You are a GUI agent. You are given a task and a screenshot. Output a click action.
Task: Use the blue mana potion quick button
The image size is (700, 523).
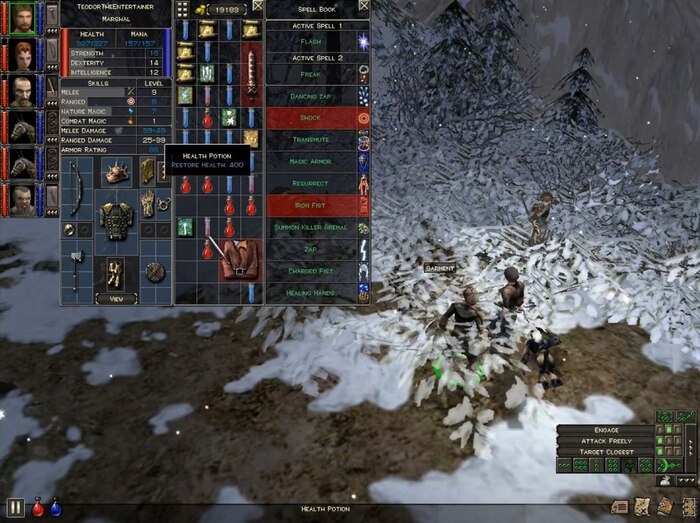pyautogui.click(x=56, y=508)
